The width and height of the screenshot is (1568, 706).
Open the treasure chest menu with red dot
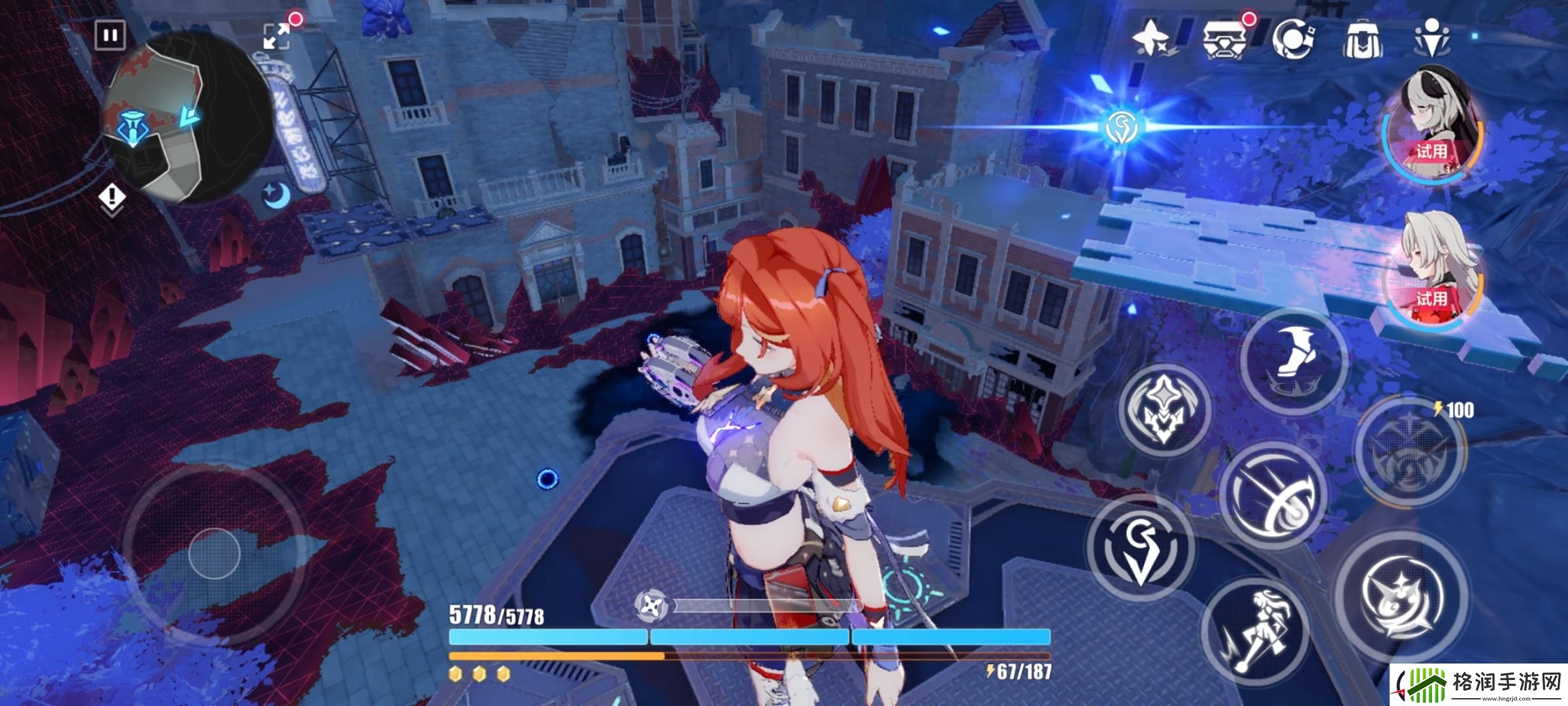pos(1223,39)
